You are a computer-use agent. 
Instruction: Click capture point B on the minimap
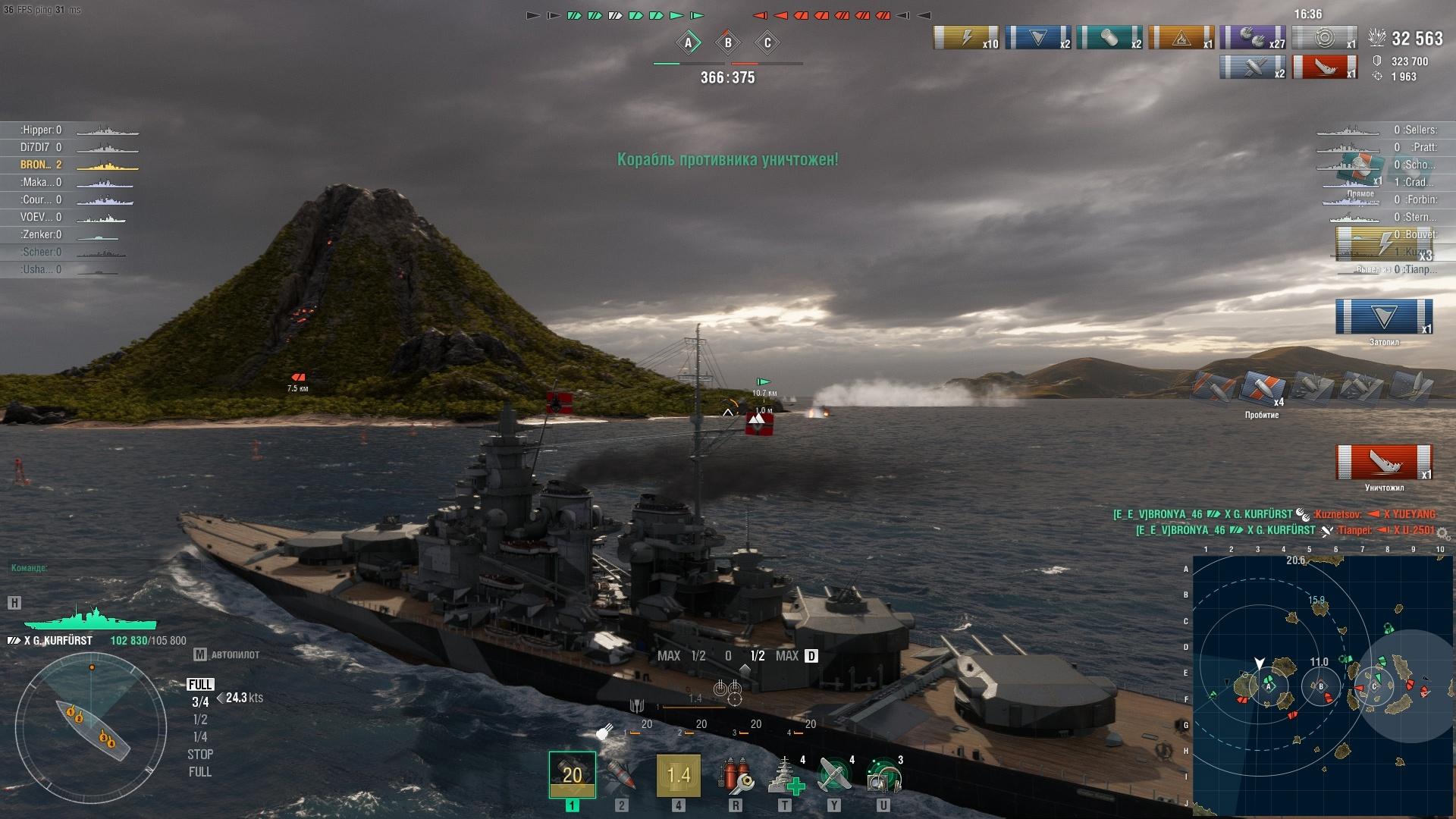[1321, 686]
